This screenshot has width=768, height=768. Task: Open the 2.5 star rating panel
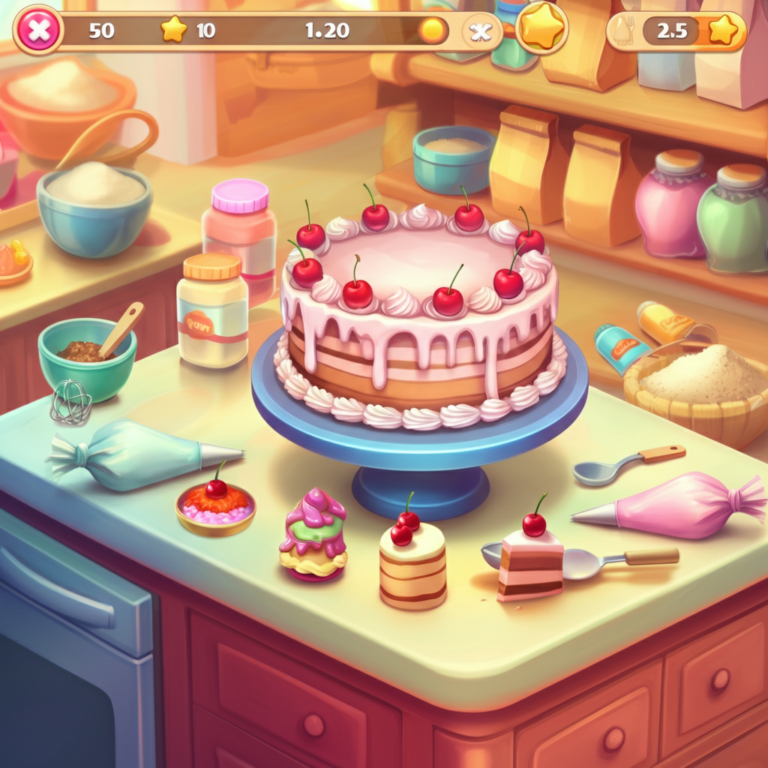coord(678,30)
